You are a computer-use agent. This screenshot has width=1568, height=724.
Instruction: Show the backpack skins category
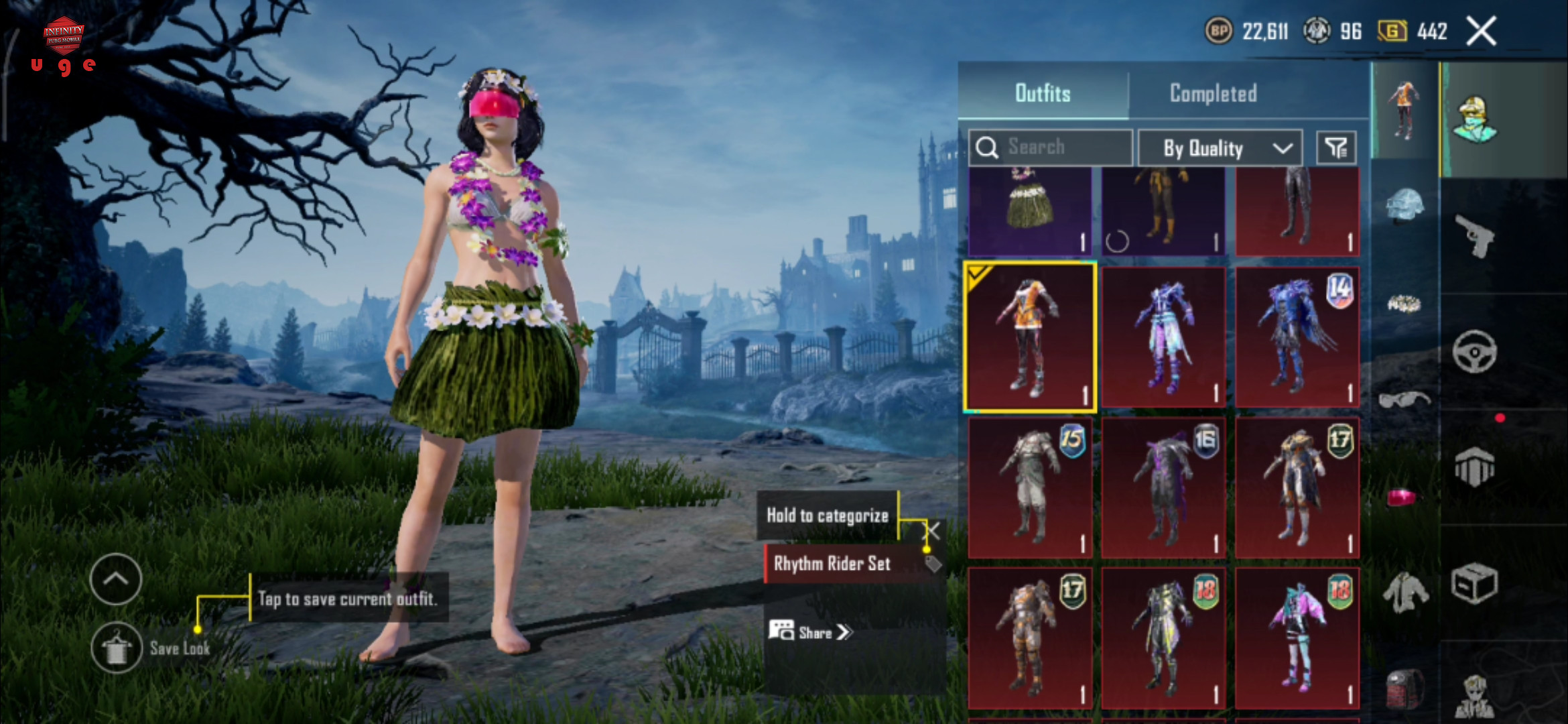click(1404, 687)
